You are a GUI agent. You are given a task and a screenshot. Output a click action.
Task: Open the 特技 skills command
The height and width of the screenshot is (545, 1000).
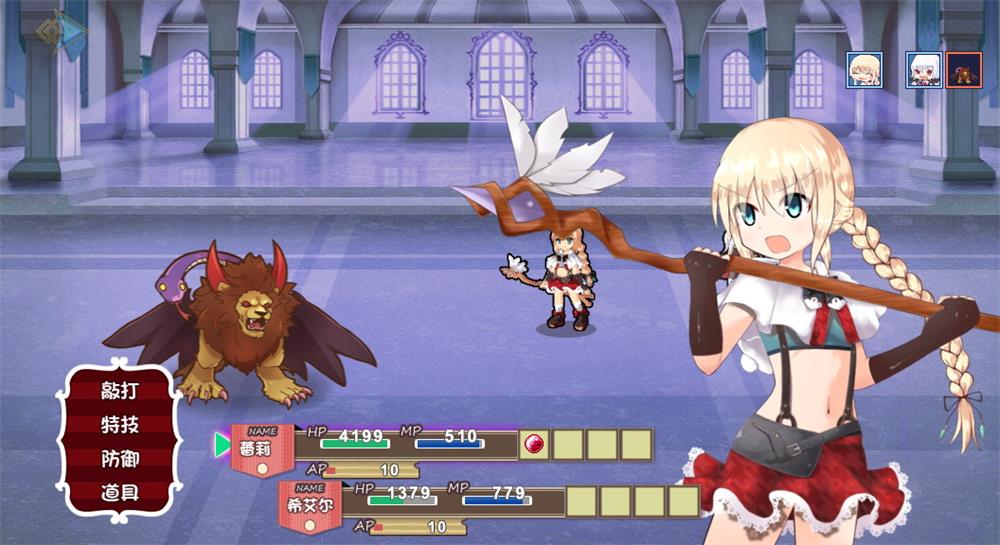pos(120,424)
